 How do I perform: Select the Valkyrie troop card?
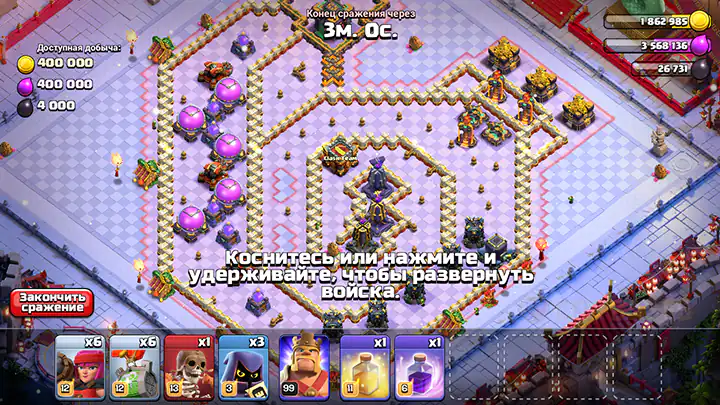tap(80, 367)
